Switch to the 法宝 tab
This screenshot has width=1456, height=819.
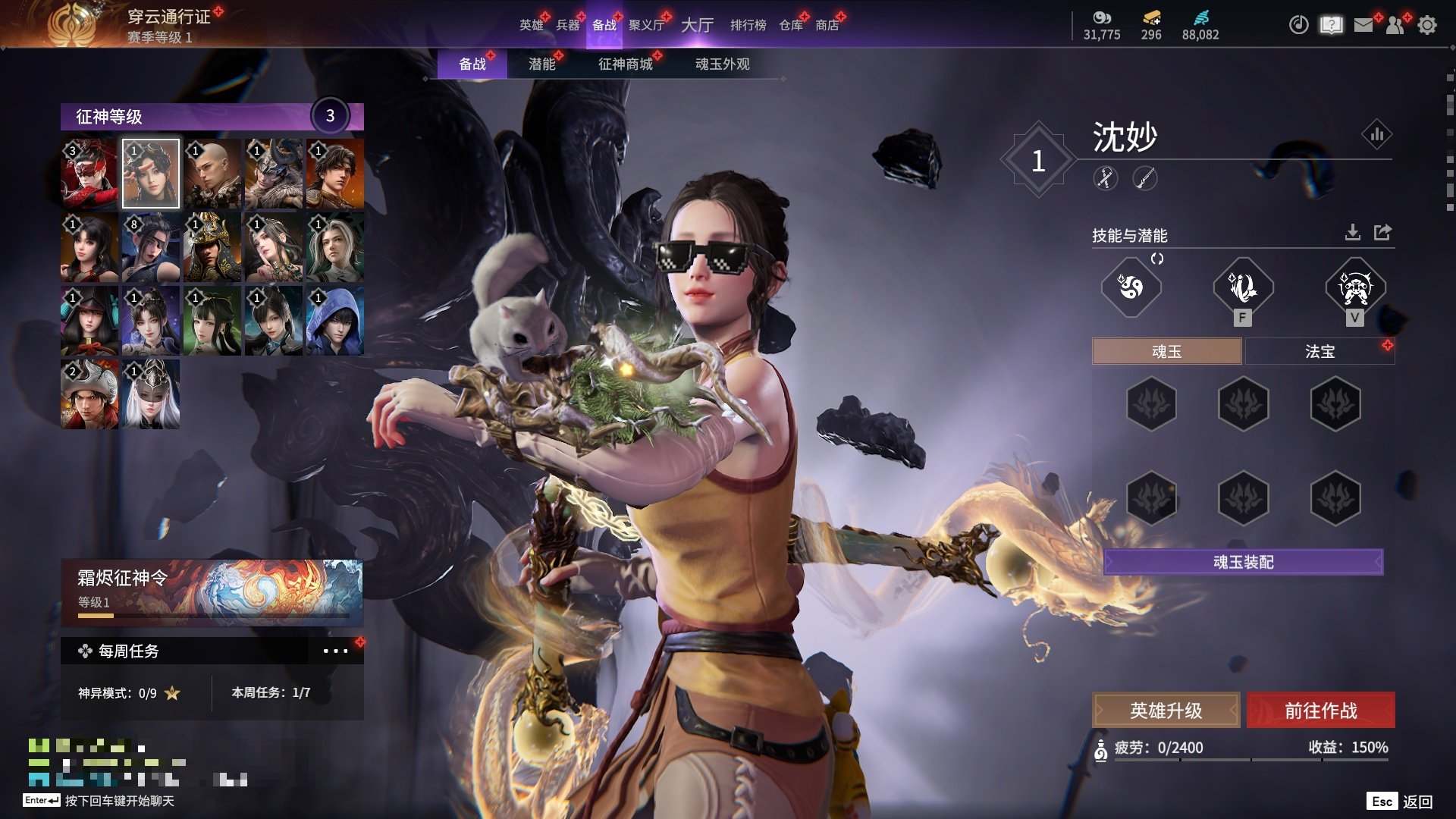pos(1319,352)
